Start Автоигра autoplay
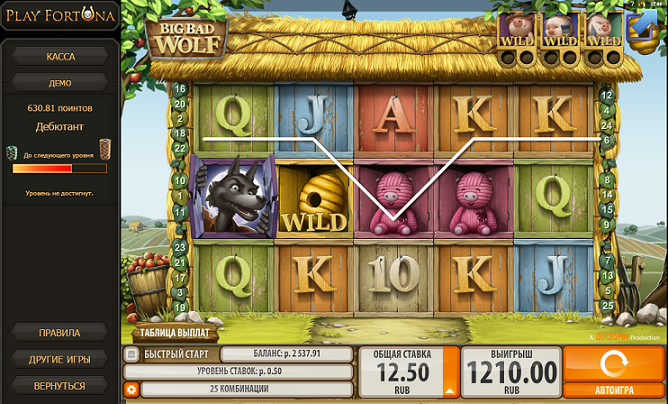This screenshot has height=404, width=668. pos(612,391)
